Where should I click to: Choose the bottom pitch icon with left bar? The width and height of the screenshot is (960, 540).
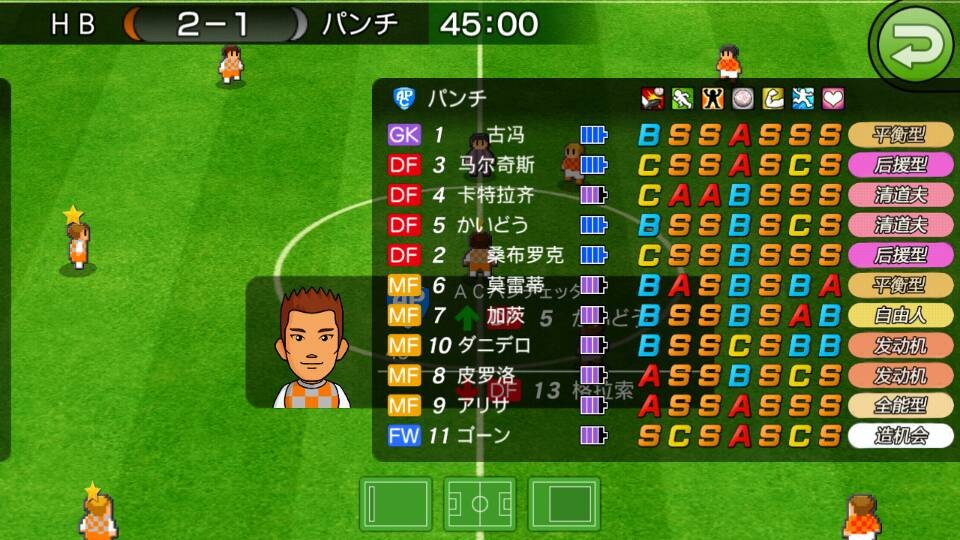coord(395,505)
